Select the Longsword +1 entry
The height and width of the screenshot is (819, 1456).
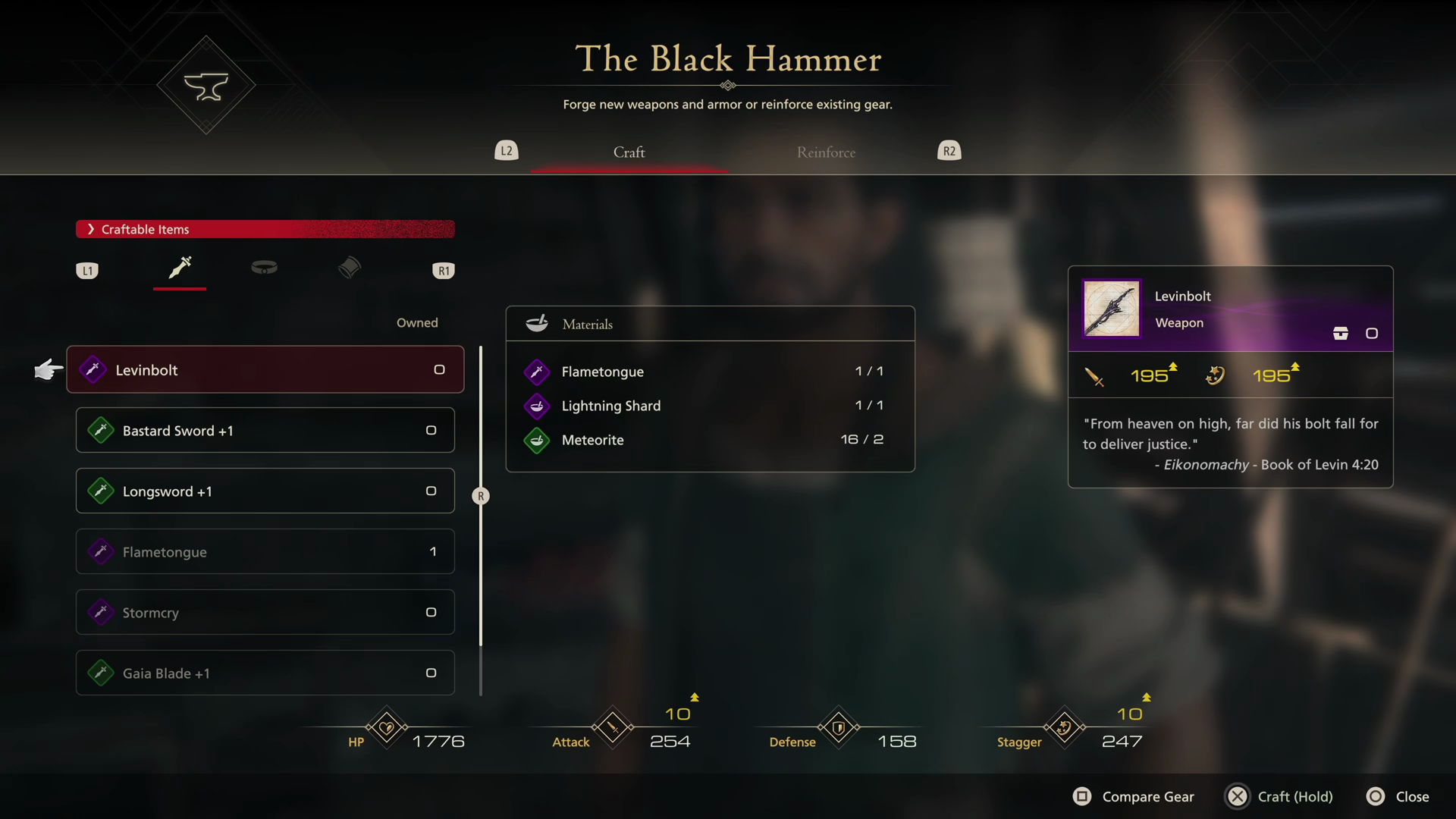[x=265, y=491]
